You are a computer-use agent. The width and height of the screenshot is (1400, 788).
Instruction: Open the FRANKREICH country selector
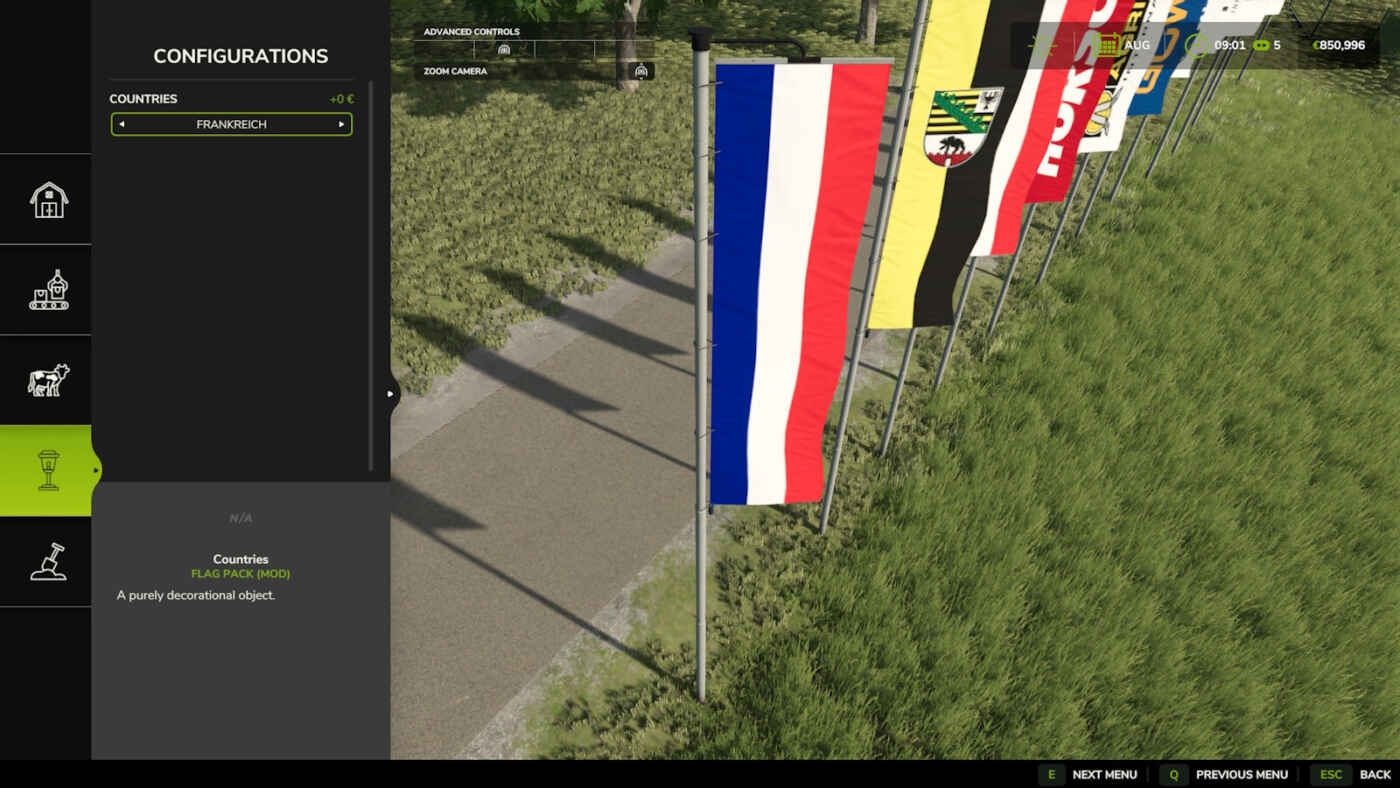231,124
